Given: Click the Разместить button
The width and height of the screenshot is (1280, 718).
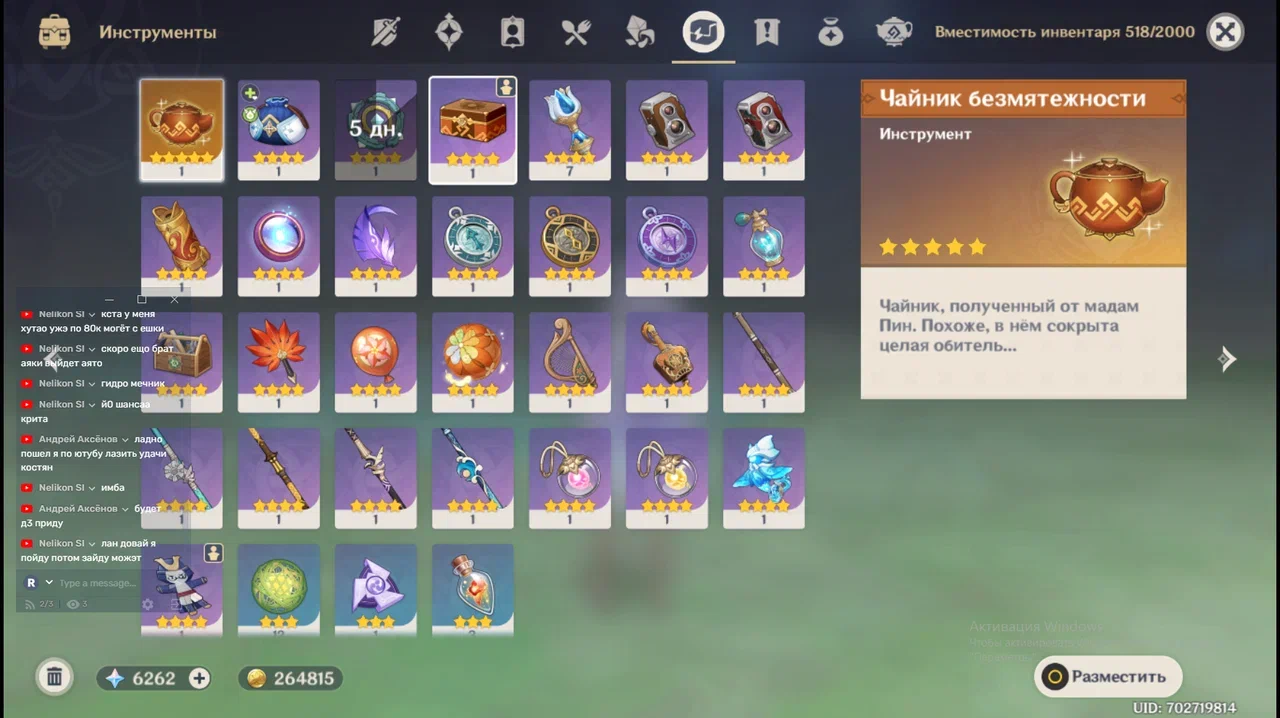Looking at the screenshot, I should coord(1108,677).
